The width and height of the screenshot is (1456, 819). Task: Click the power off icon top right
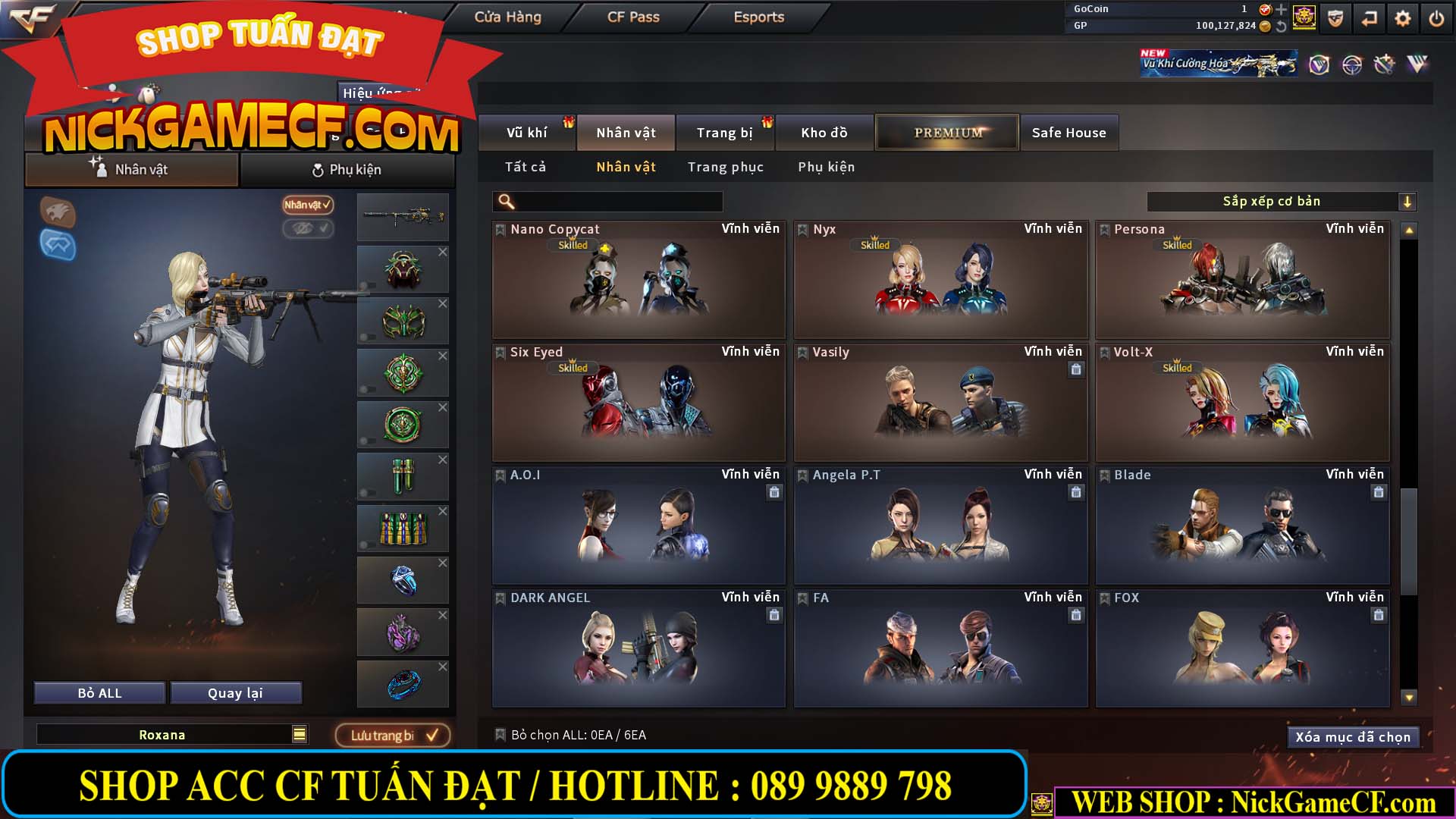tap(1436, 17)
